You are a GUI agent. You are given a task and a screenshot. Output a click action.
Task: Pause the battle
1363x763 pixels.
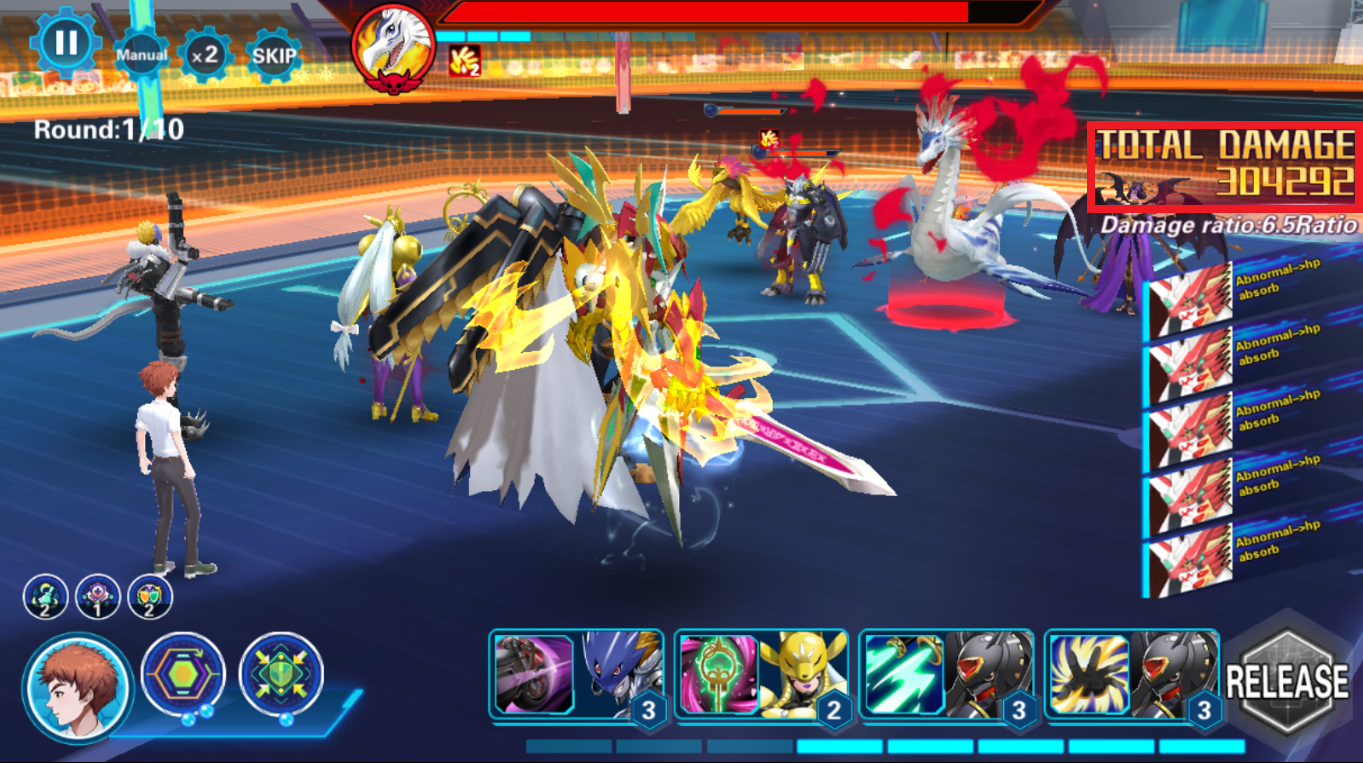click(65, 43)
